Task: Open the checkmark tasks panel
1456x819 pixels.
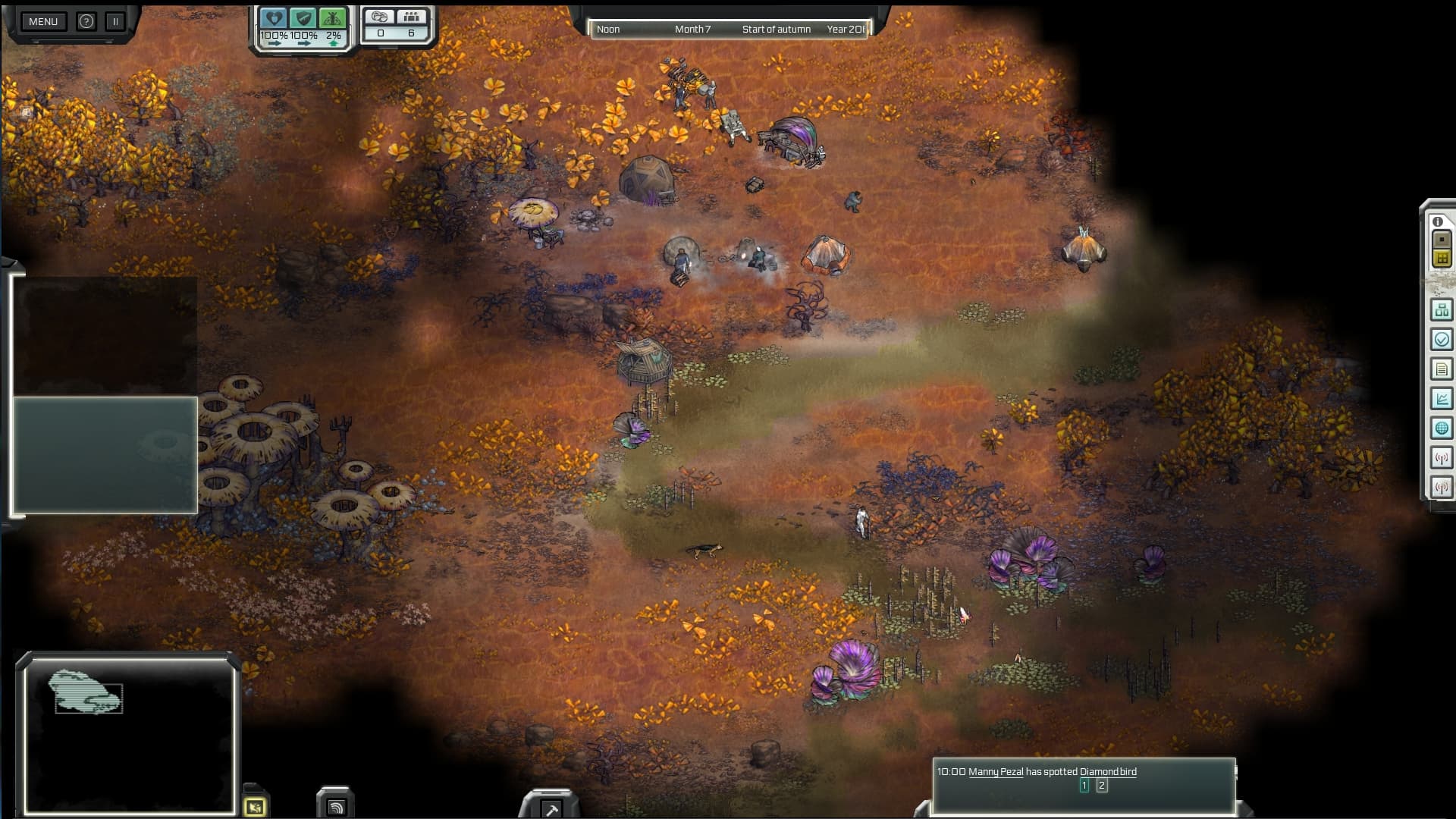Action: pos(1442,339)
